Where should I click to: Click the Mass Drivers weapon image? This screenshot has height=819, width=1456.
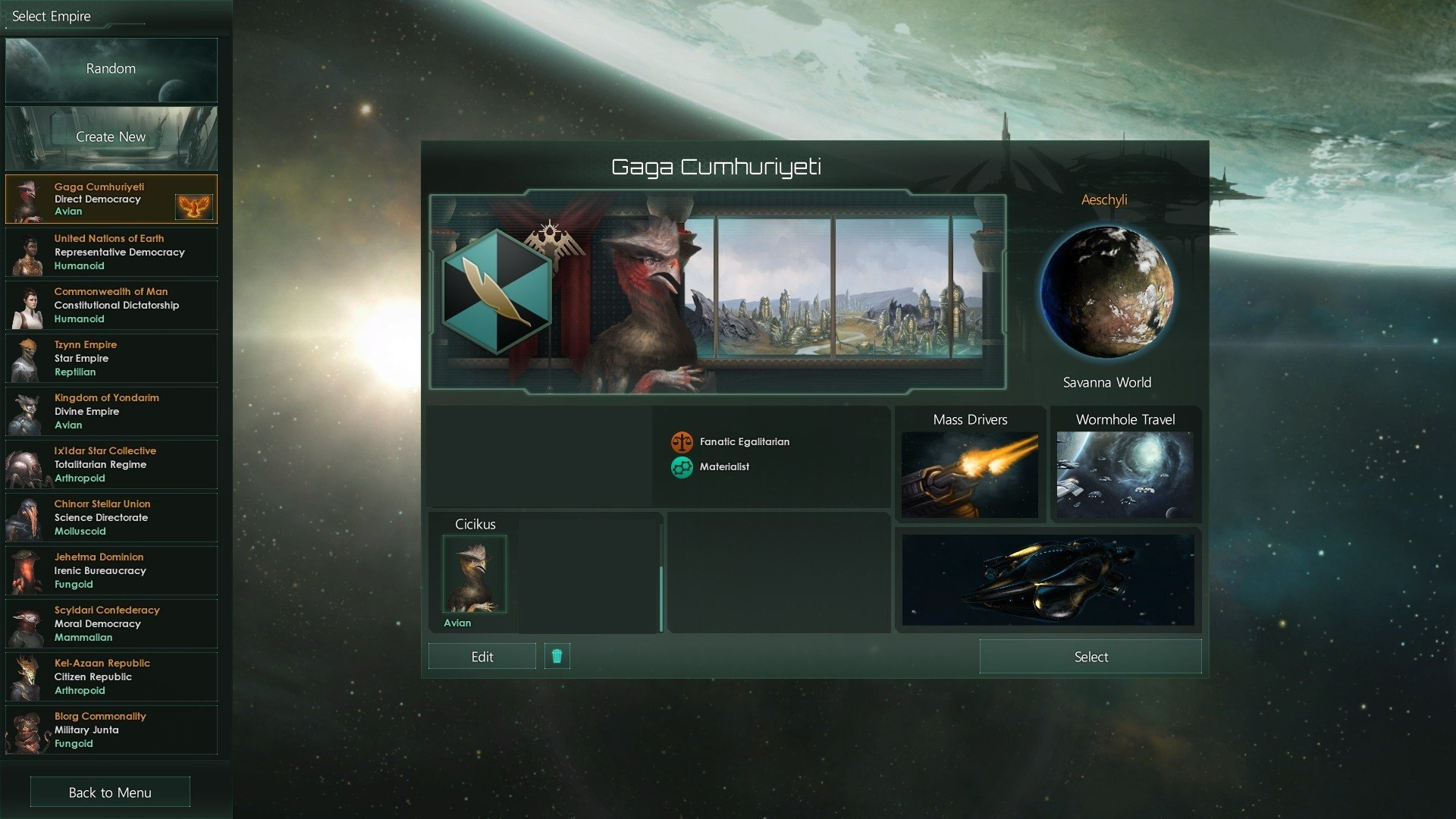click(x=970, y=475)
